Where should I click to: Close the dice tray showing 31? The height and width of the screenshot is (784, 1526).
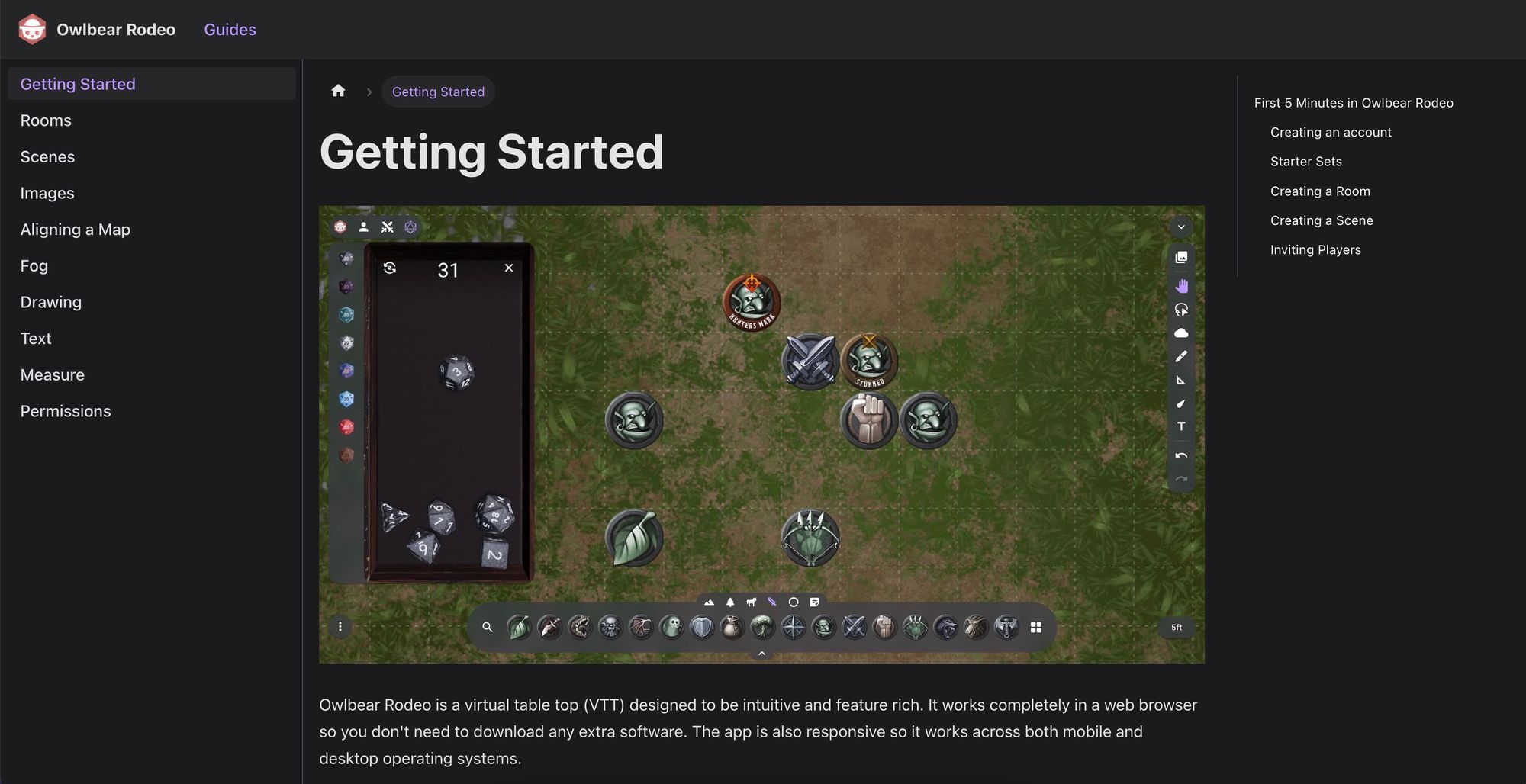click(507, 268)
